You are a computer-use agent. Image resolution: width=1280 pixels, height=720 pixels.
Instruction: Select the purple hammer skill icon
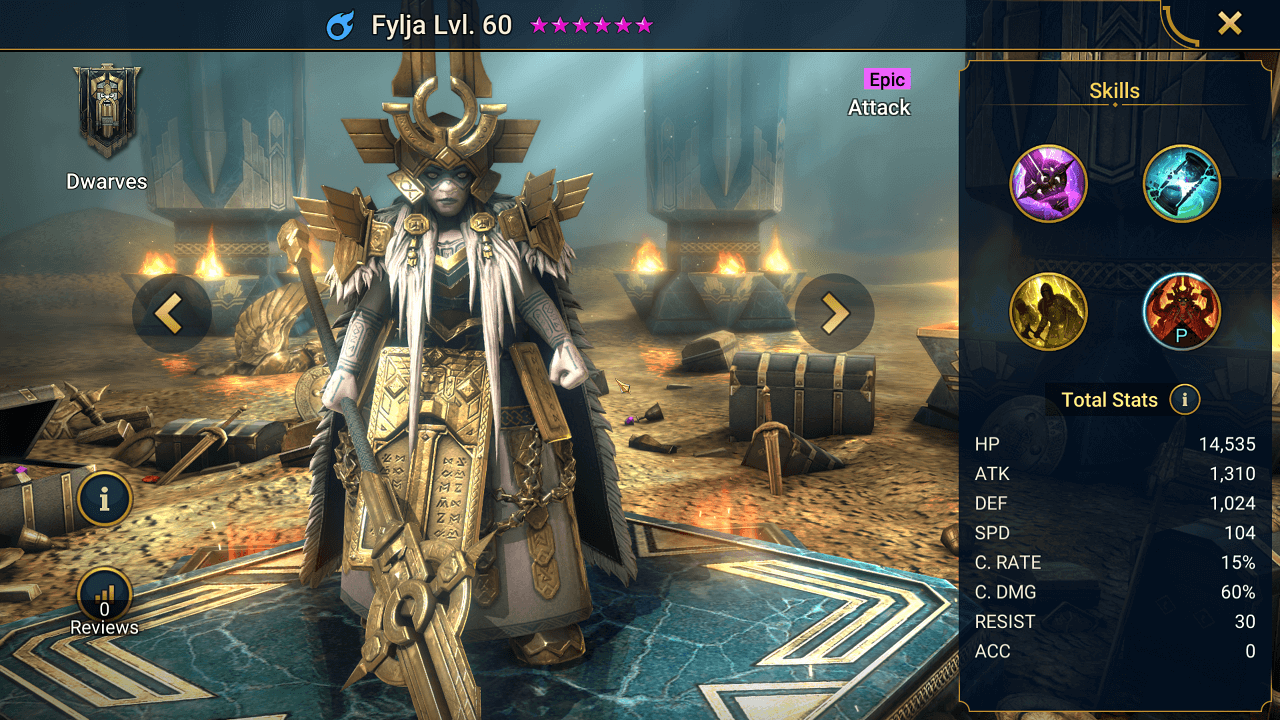[x=1048, y=184]
